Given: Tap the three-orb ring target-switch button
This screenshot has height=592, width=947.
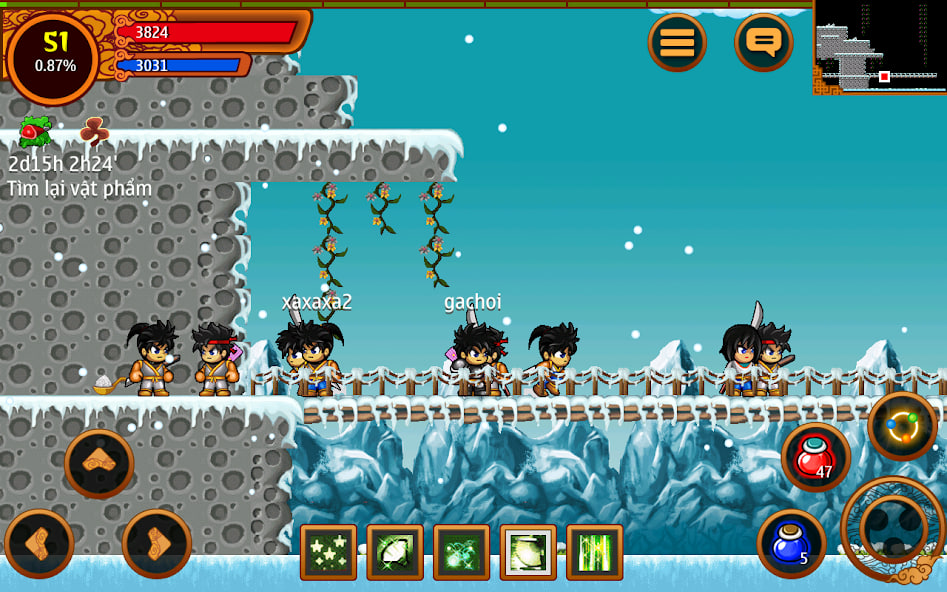Looking at the screenshot, I should [x=902, y=426].
